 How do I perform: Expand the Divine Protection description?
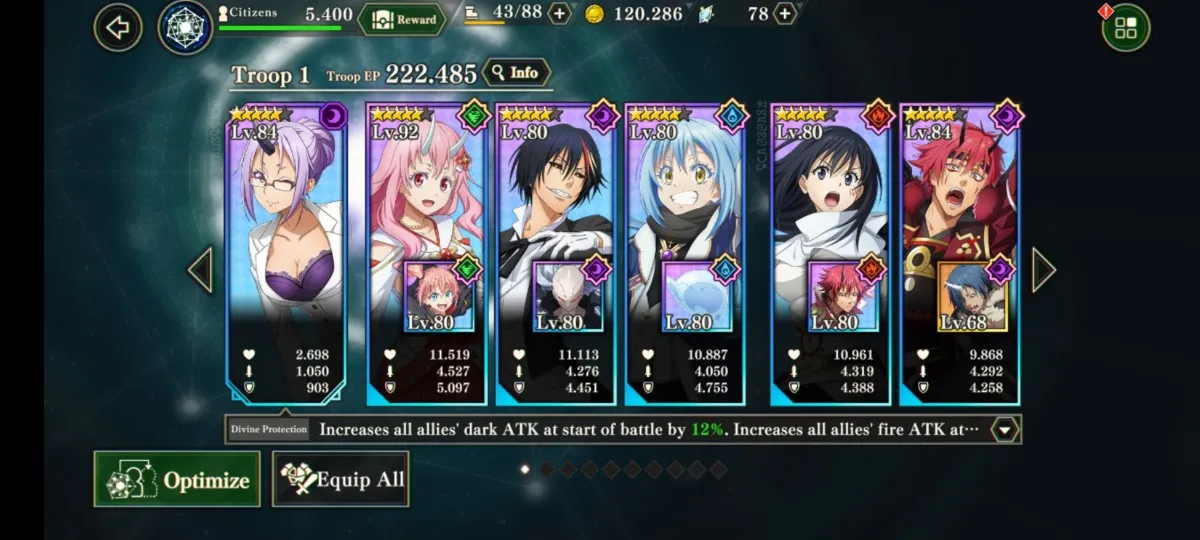[x=1005, y=430]
